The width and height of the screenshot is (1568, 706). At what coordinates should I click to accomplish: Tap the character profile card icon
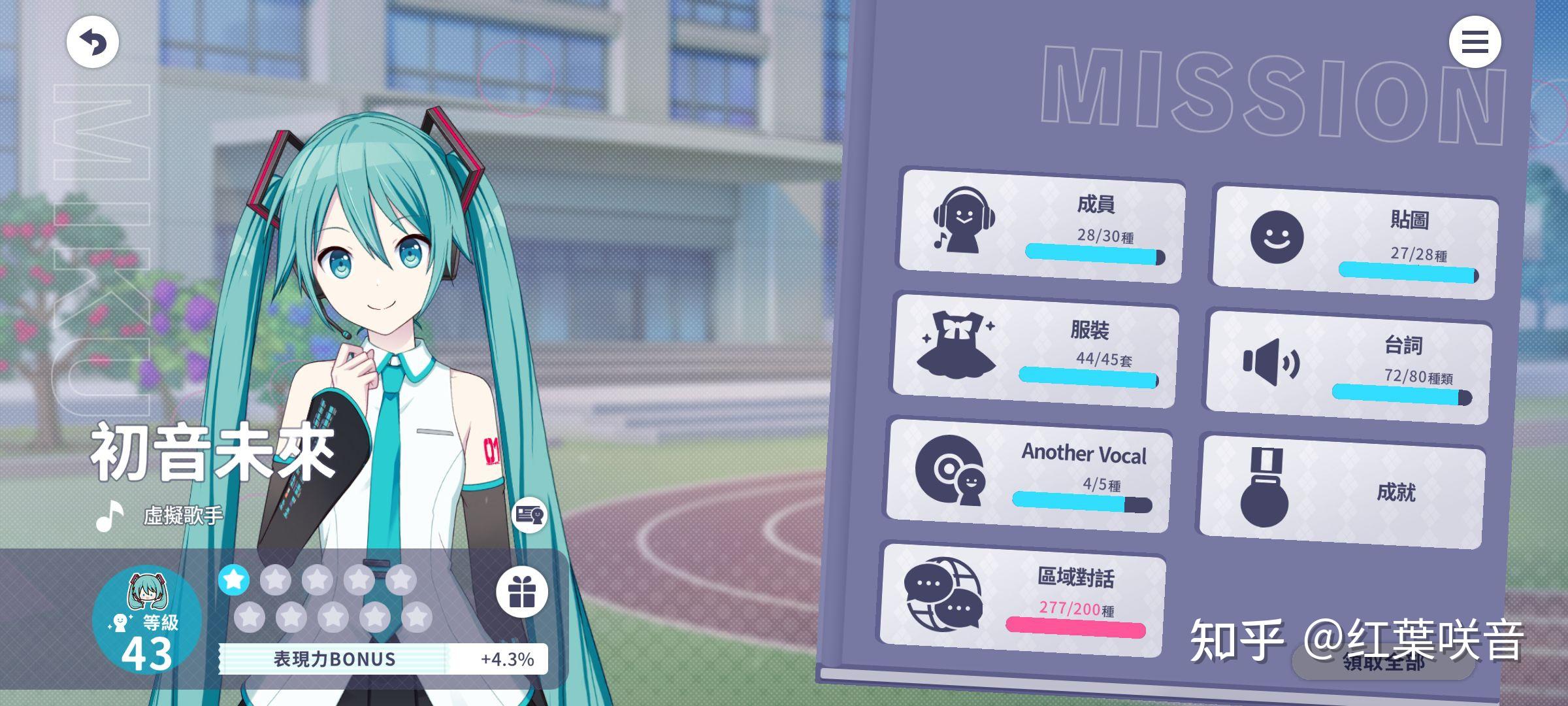coord(529,515)
